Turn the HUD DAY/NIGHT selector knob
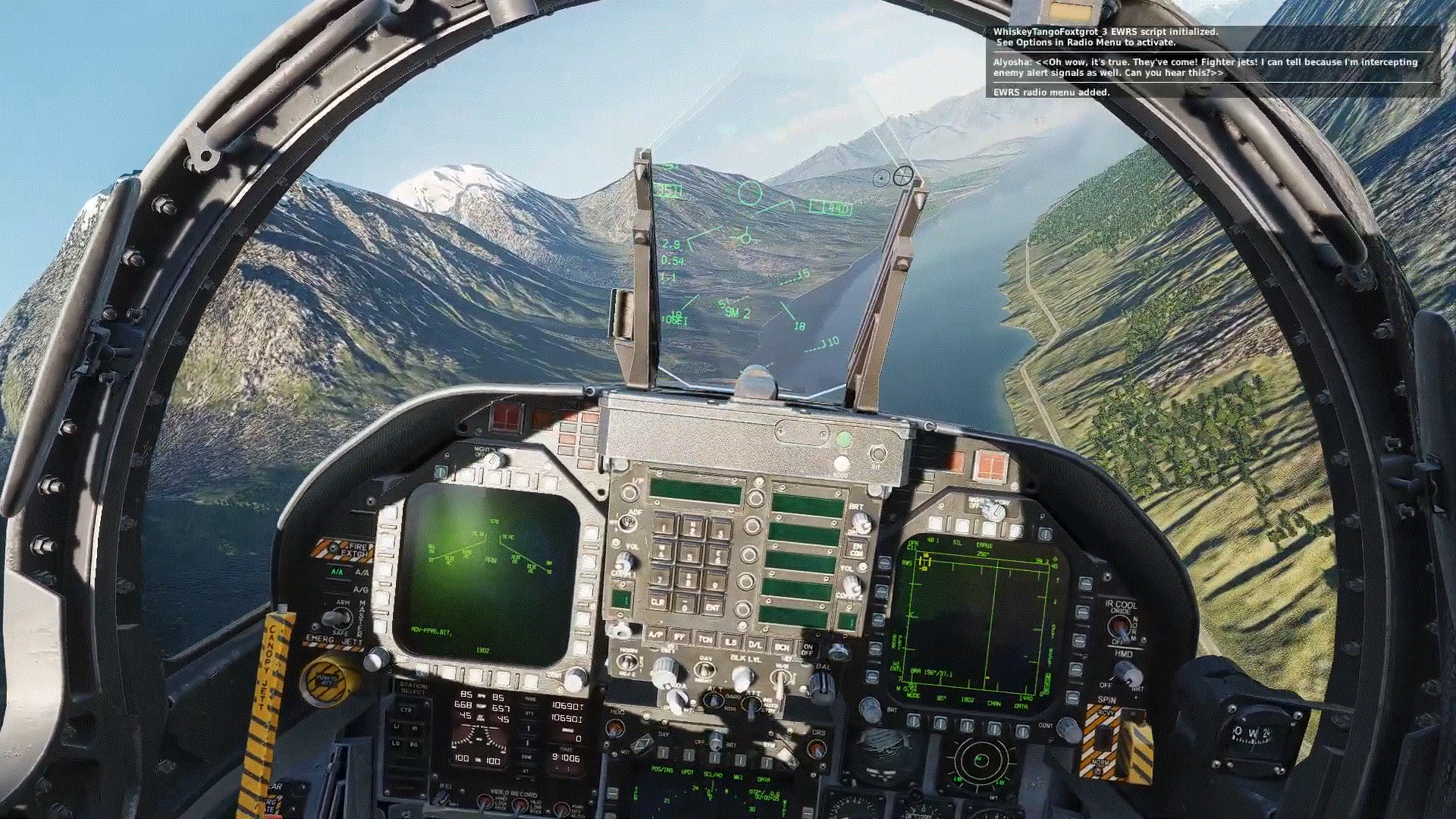Image resolution: width=1456 pixels, height=819 pixels. 705,669
